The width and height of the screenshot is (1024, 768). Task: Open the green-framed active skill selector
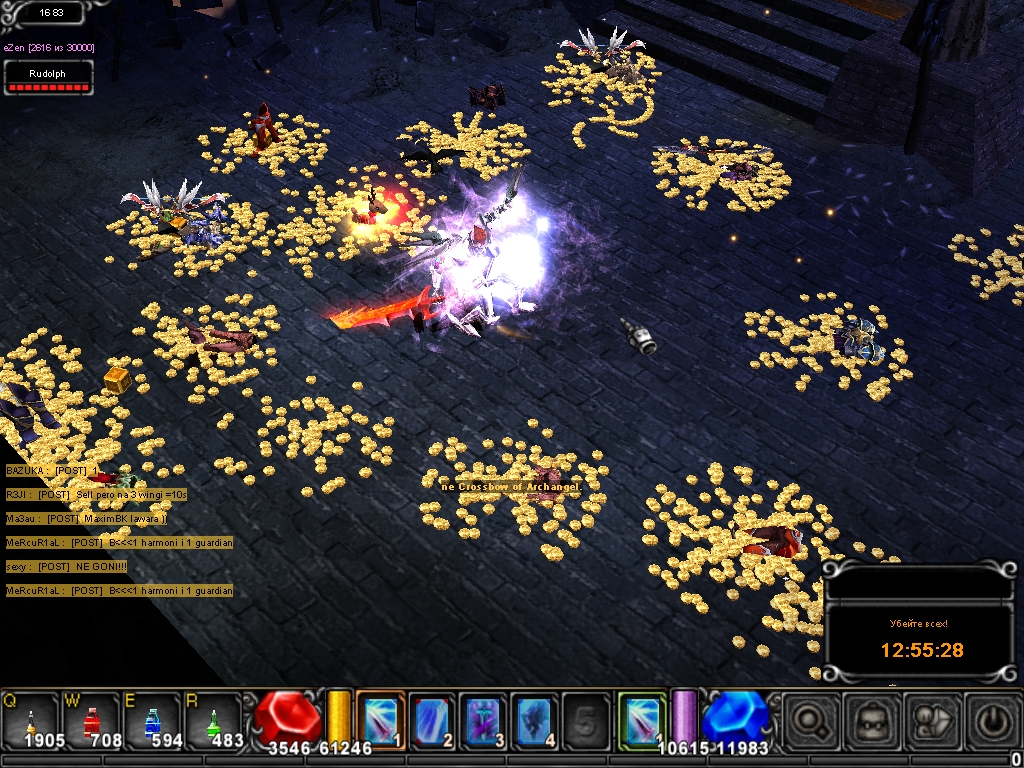click(641, 719)
